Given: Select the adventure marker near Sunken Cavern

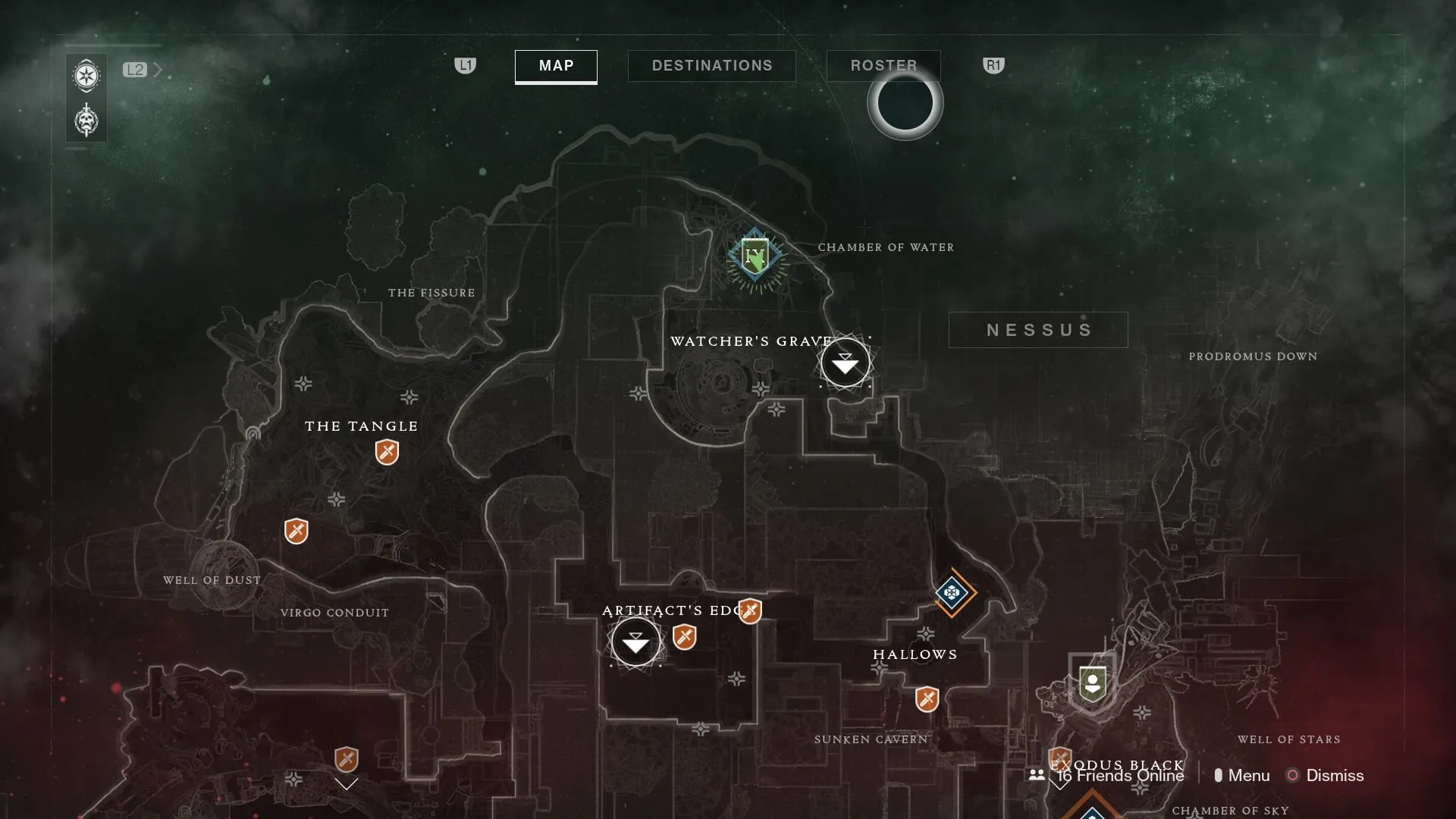Looking at the screenshot, I should [x=927, y=699].
